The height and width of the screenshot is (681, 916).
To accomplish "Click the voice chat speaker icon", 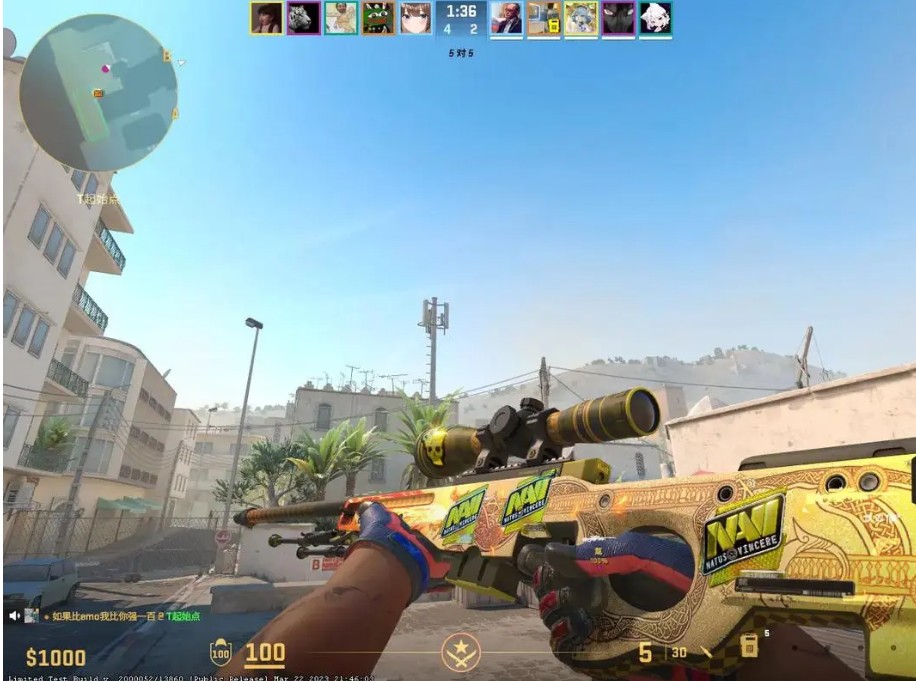I will [15, 616].
